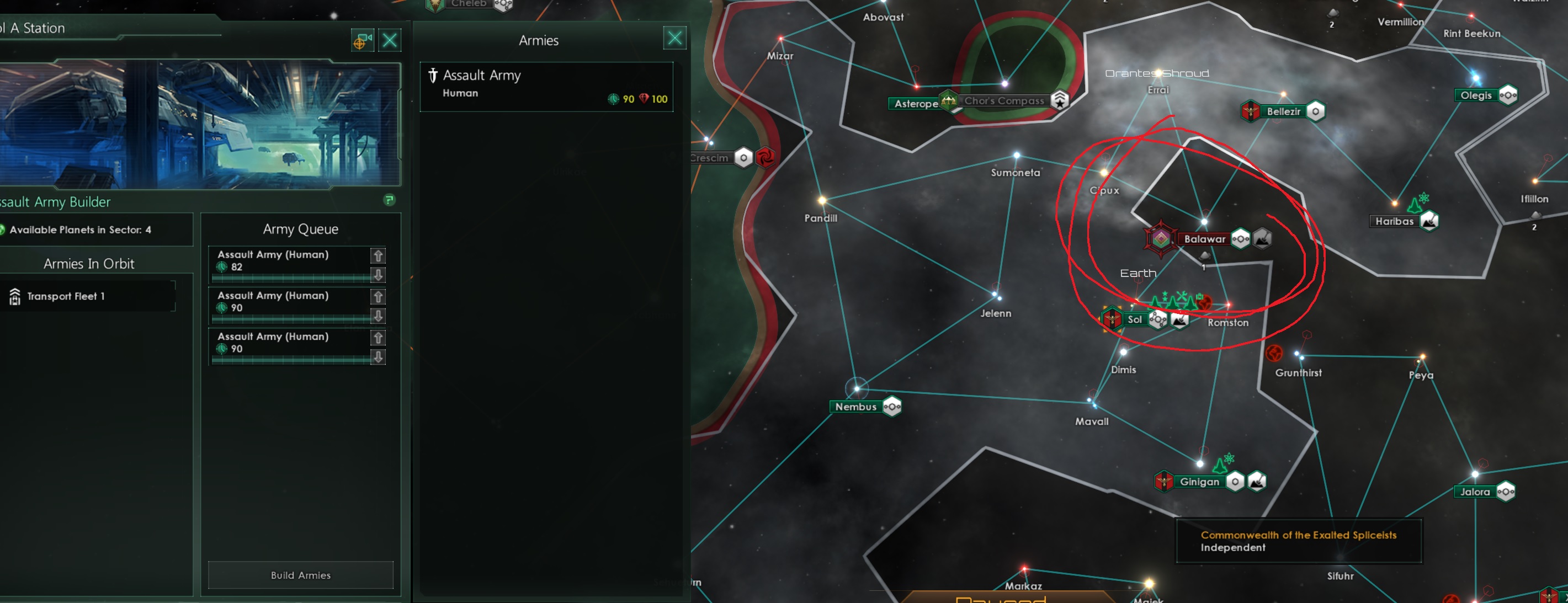The width and height of the screenshot is (1568, 603).
Task: Click the white planets hexagon beside Balawar
Action: coord(1241,239)
